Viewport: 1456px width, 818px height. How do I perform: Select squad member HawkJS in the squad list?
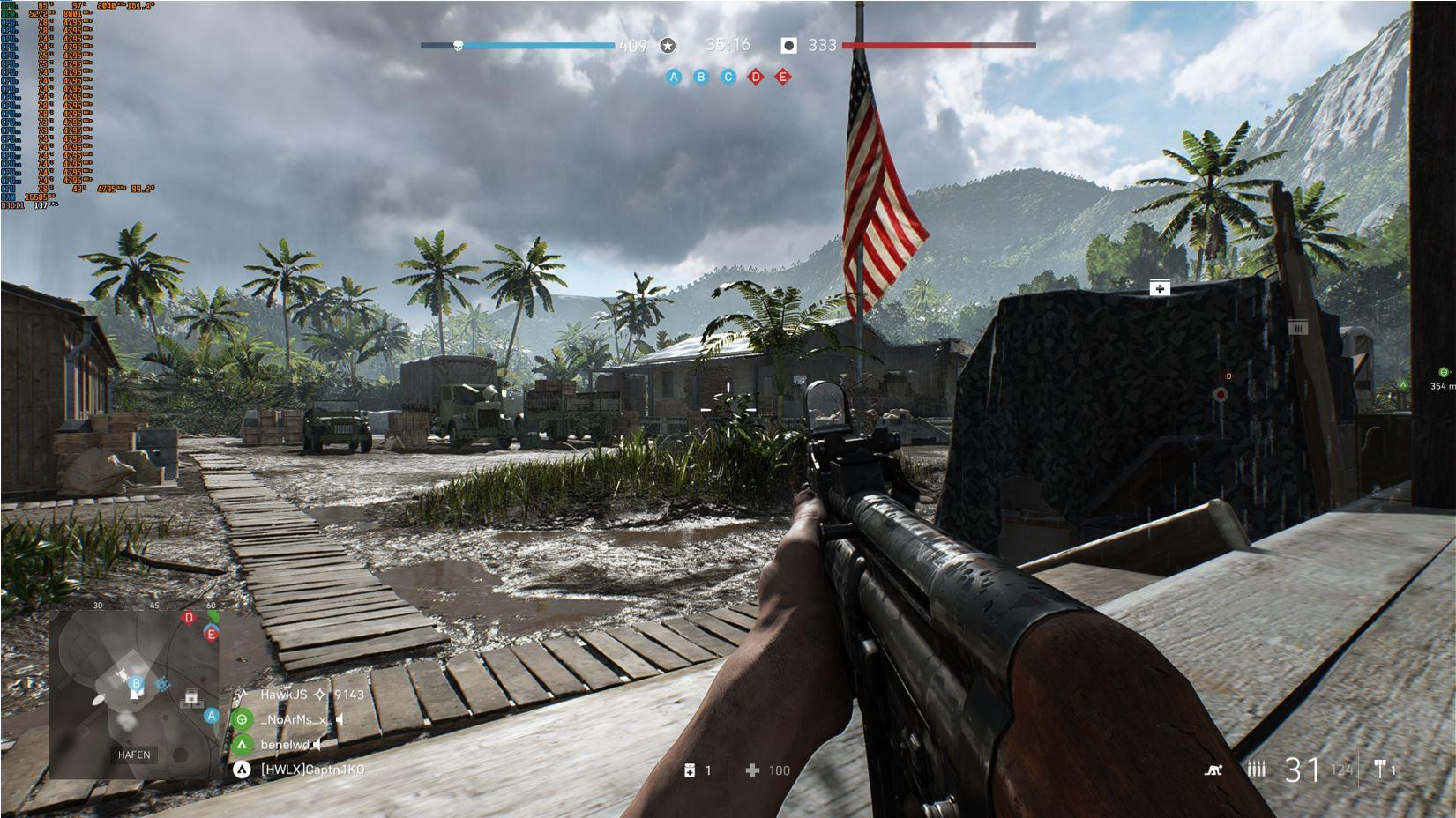[x=284, y=695]
